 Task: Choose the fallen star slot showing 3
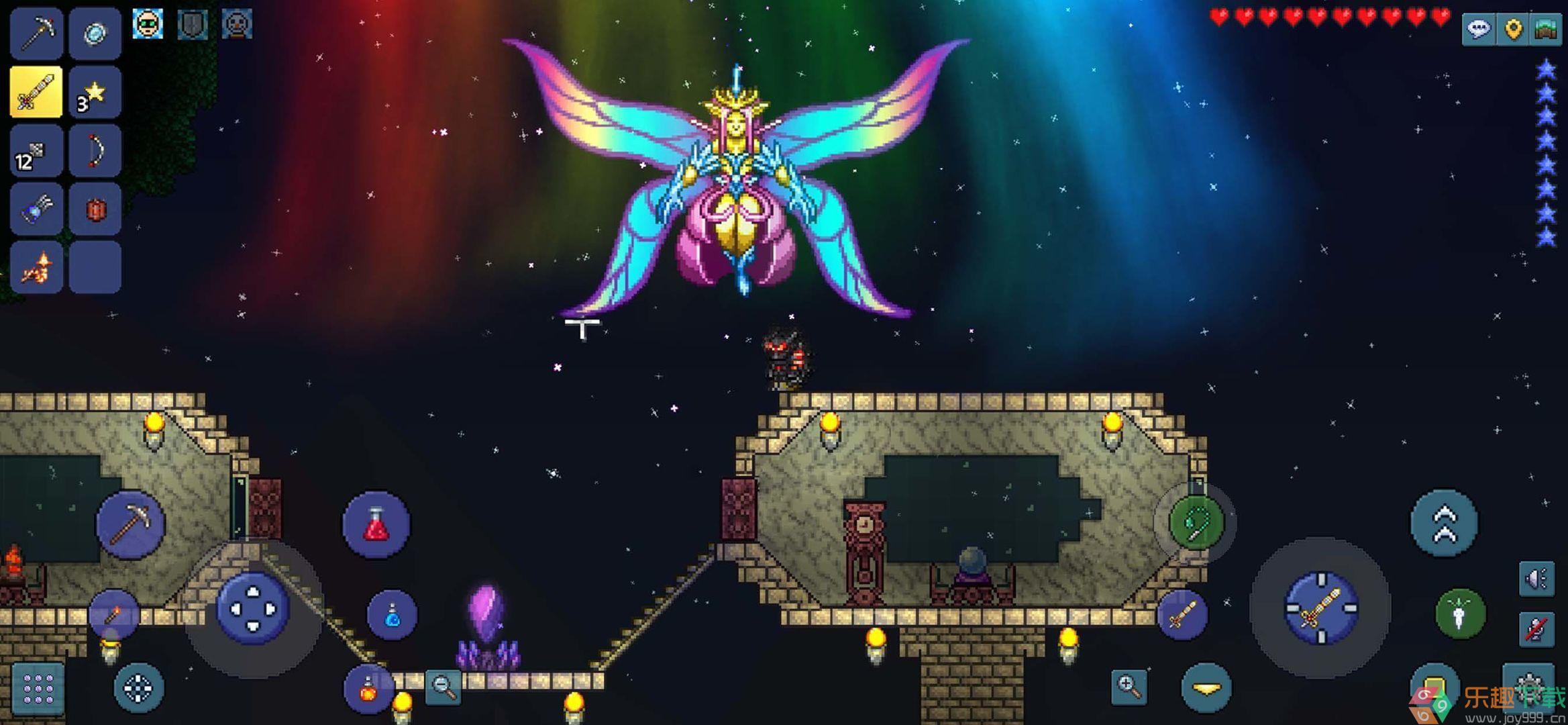[x=95, y=92]
